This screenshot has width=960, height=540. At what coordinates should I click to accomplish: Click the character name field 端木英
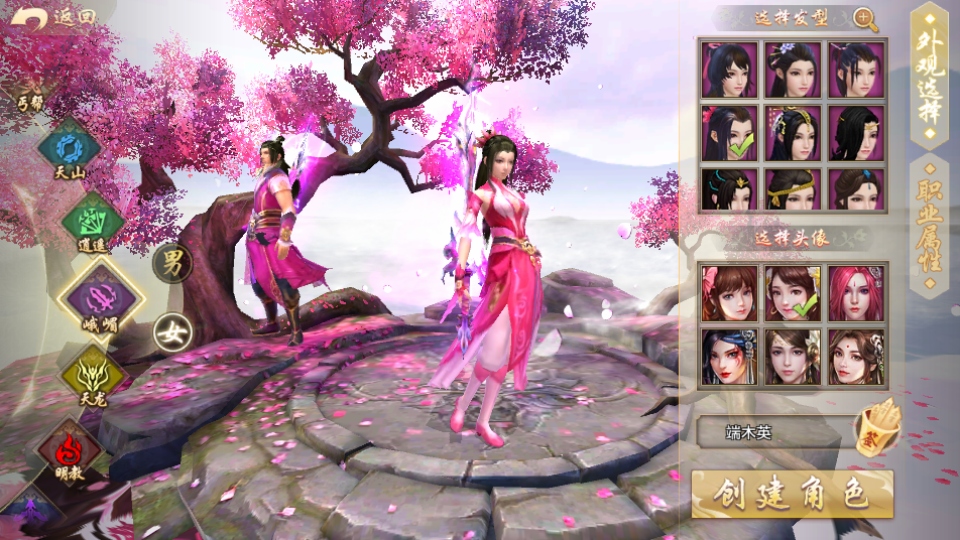coord(773,433)
